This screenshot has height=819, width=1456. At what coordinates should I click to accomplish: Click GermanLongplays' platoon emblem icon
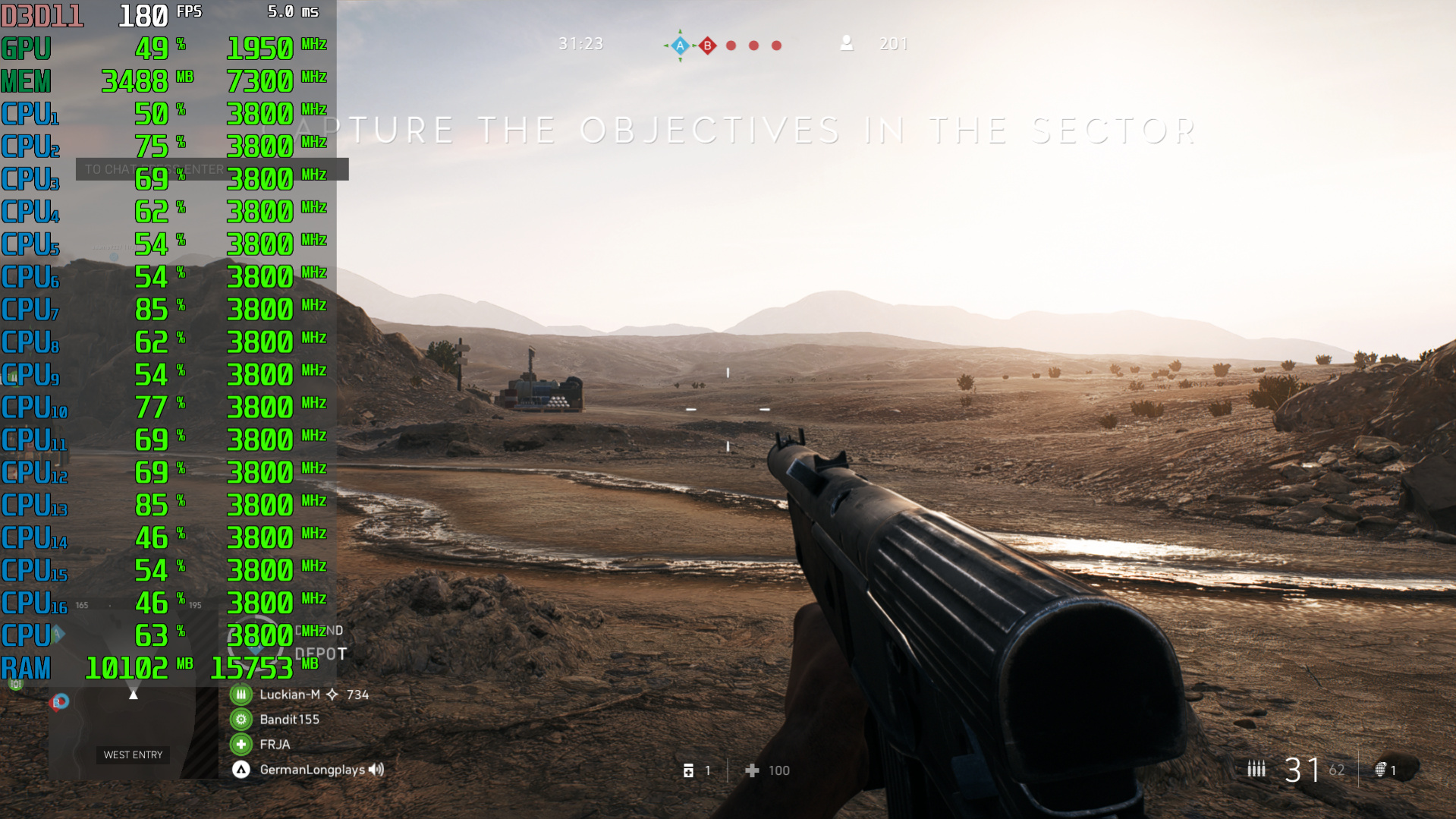[242, 769]
